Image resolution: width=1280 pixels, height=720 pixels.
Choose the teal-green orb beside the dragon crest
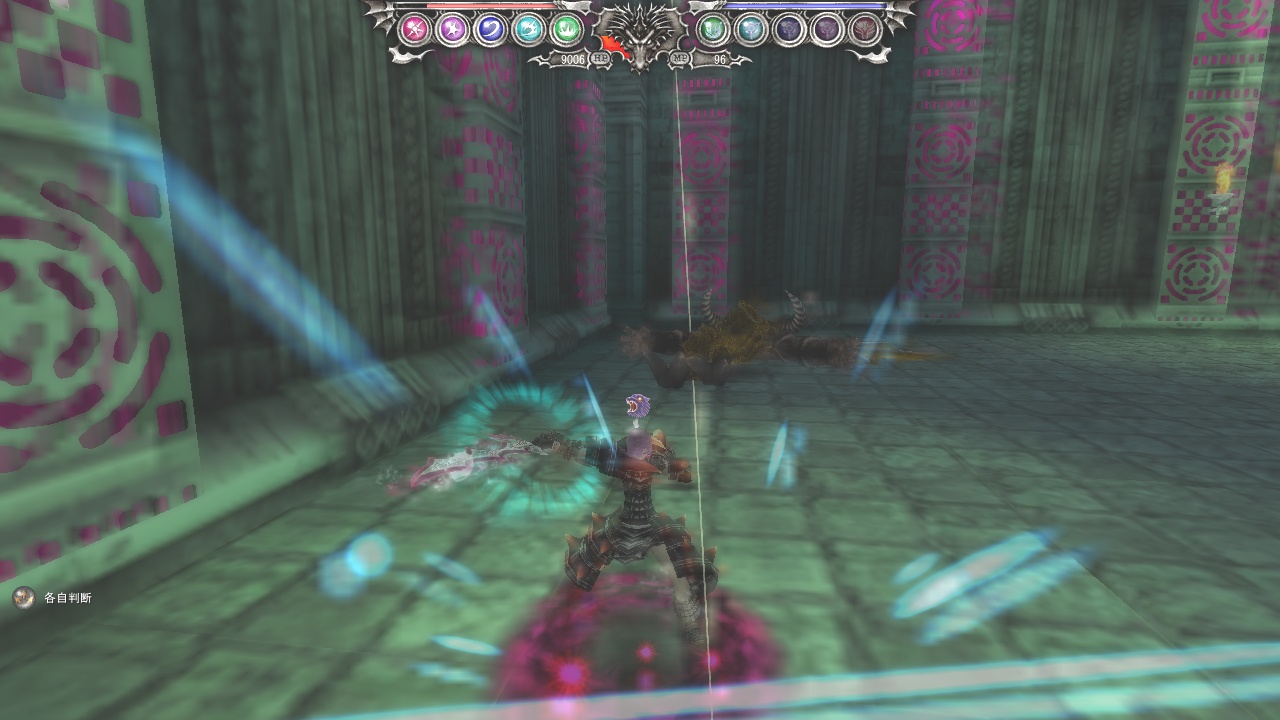tap(712, 29)
